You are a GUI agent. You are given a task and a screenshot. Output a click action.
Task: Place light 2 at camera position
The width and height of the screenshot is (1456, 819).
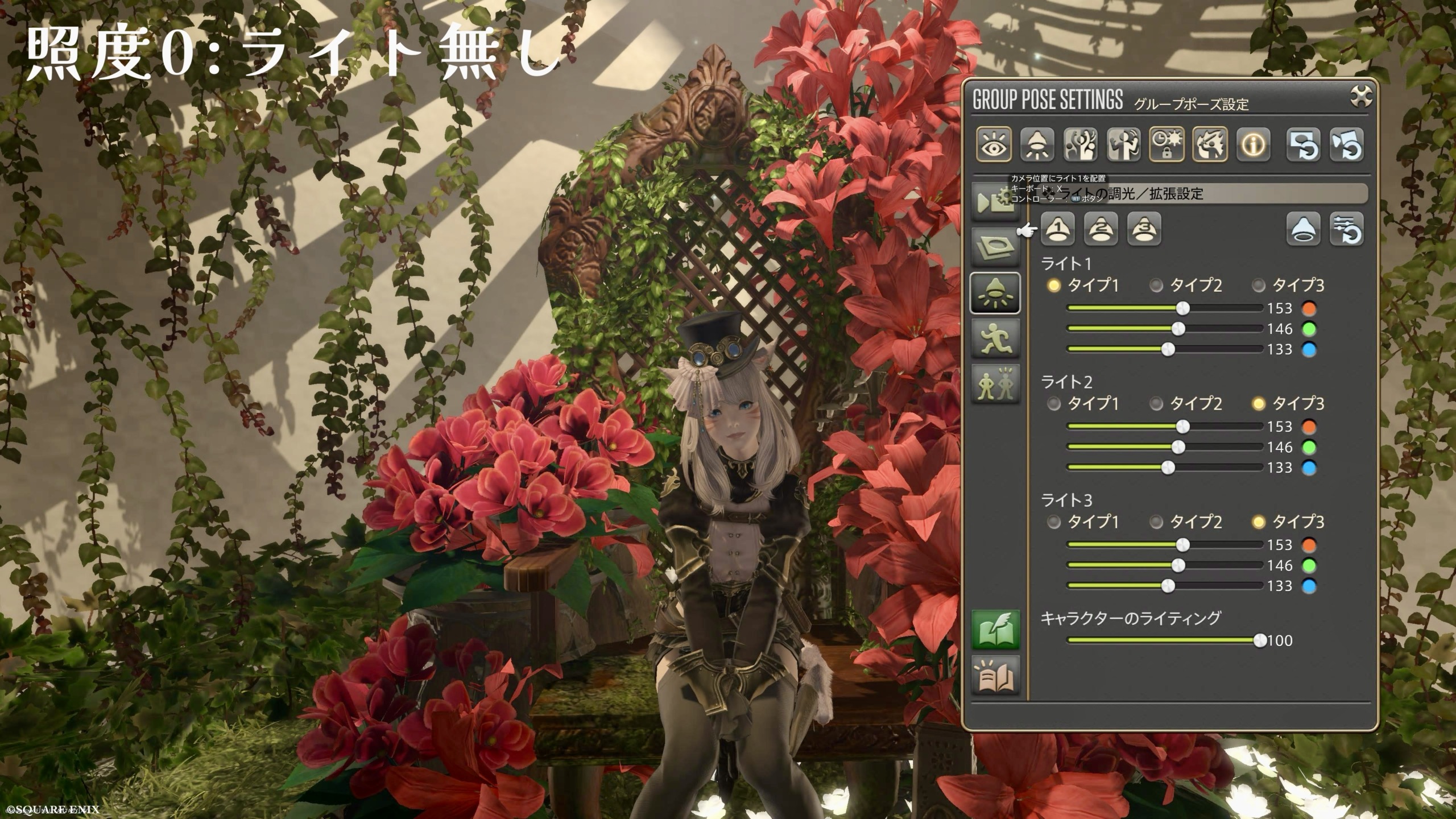(x=1101, y=229)
